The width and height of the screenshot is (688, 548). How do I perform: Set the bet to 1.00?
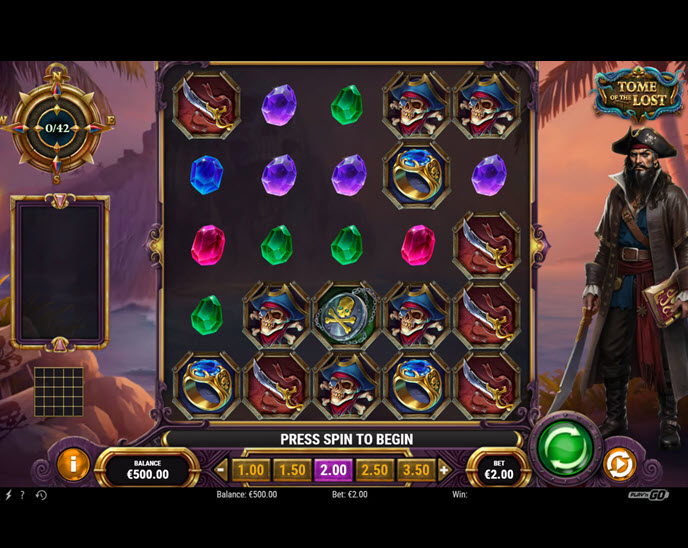point(251,470)
